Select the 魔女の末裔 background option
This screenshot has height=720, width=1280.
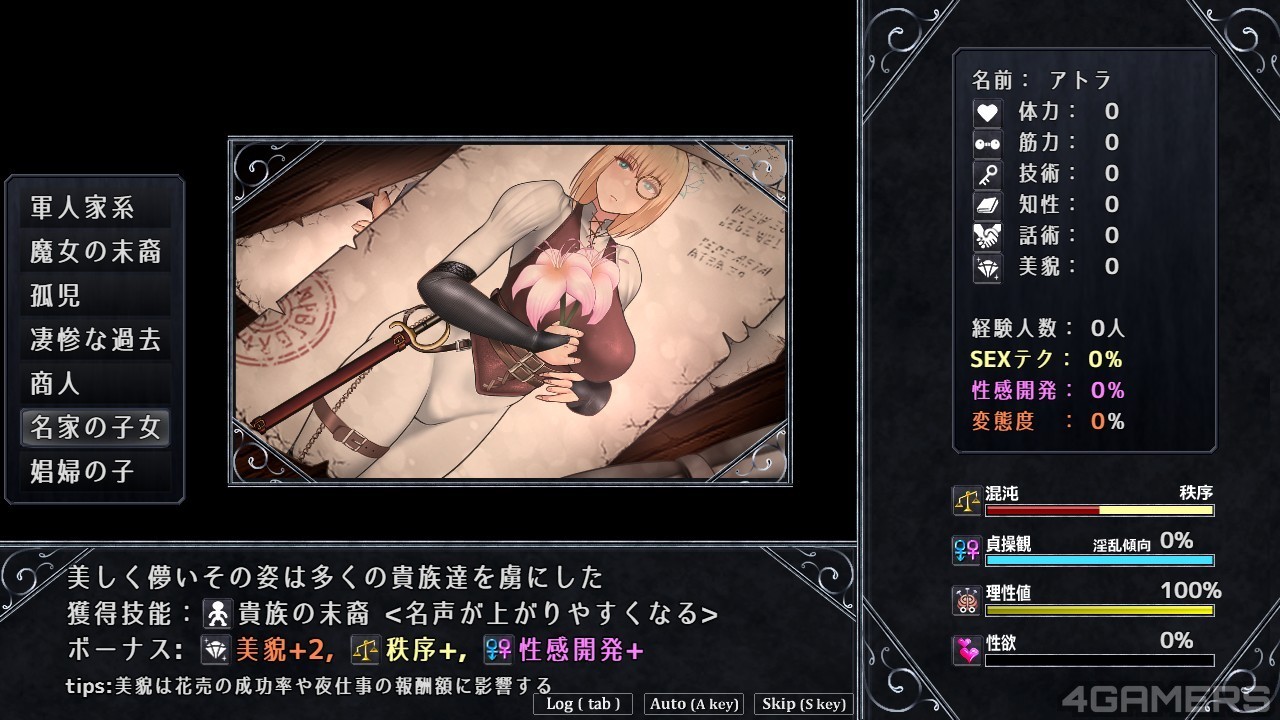(94, 252)
